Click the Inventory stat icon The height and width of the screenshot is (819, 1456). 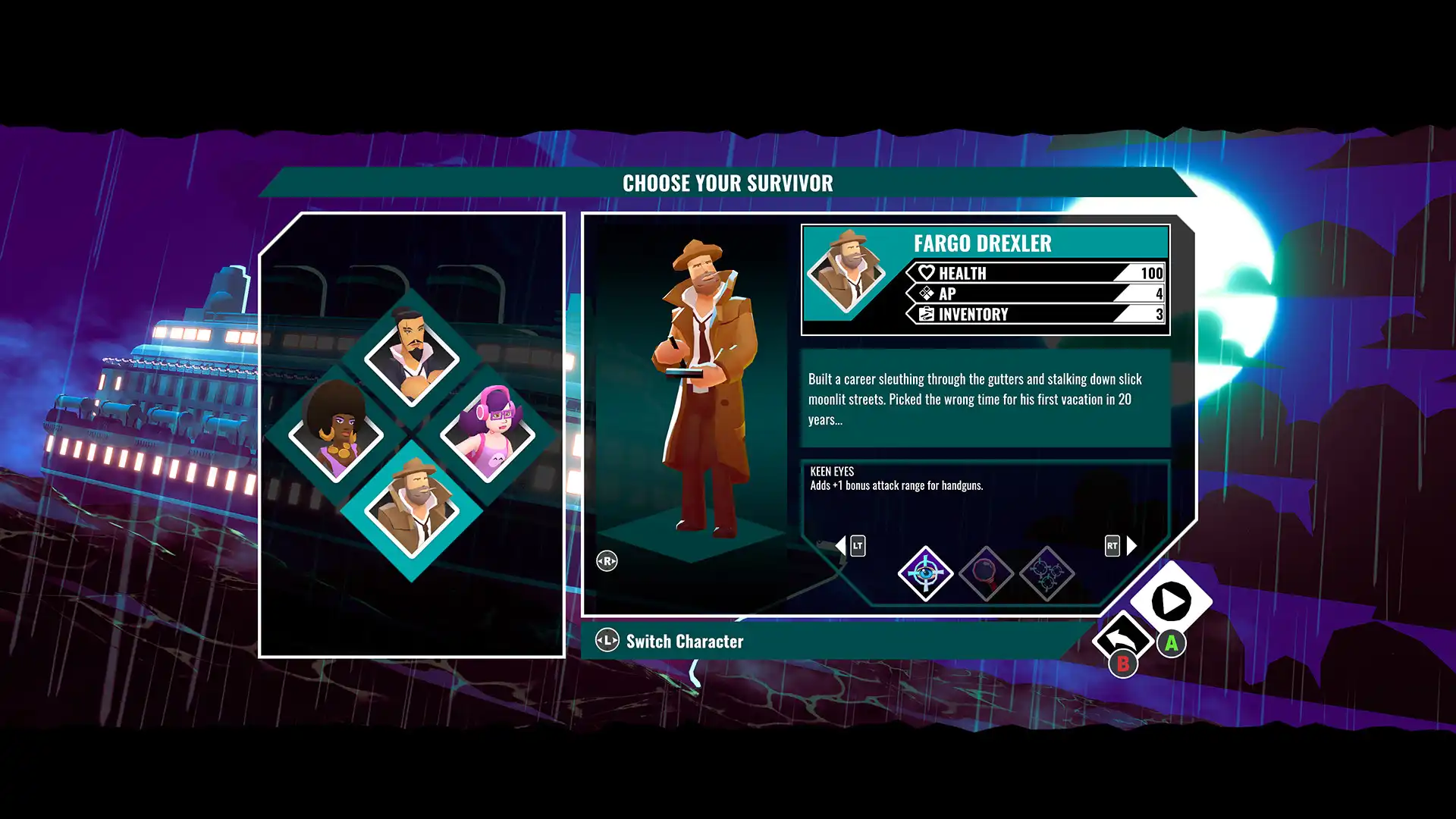tap(925, 314)
